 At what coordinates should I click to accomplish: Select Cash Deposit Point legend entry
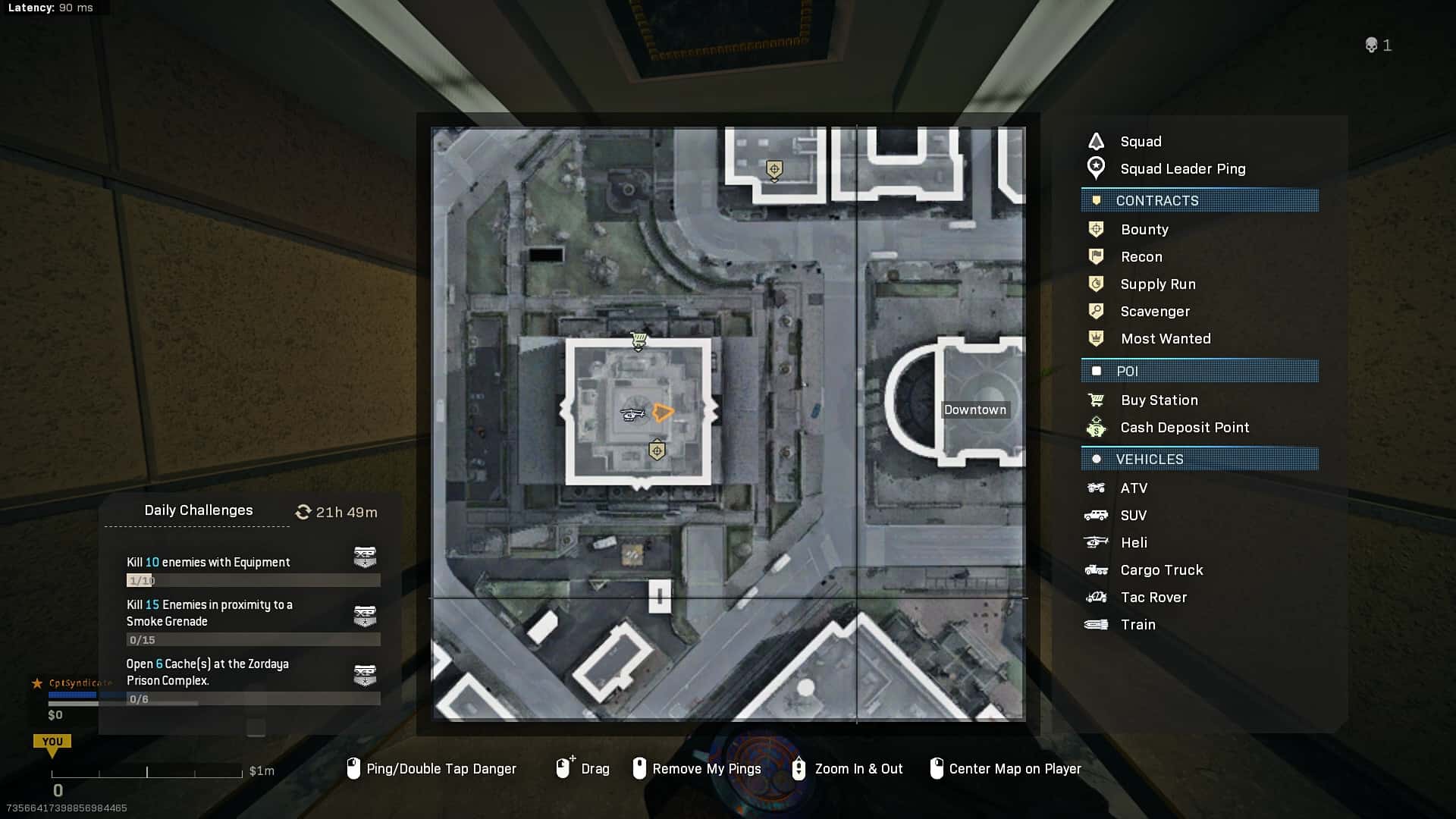pos(1184,427)
